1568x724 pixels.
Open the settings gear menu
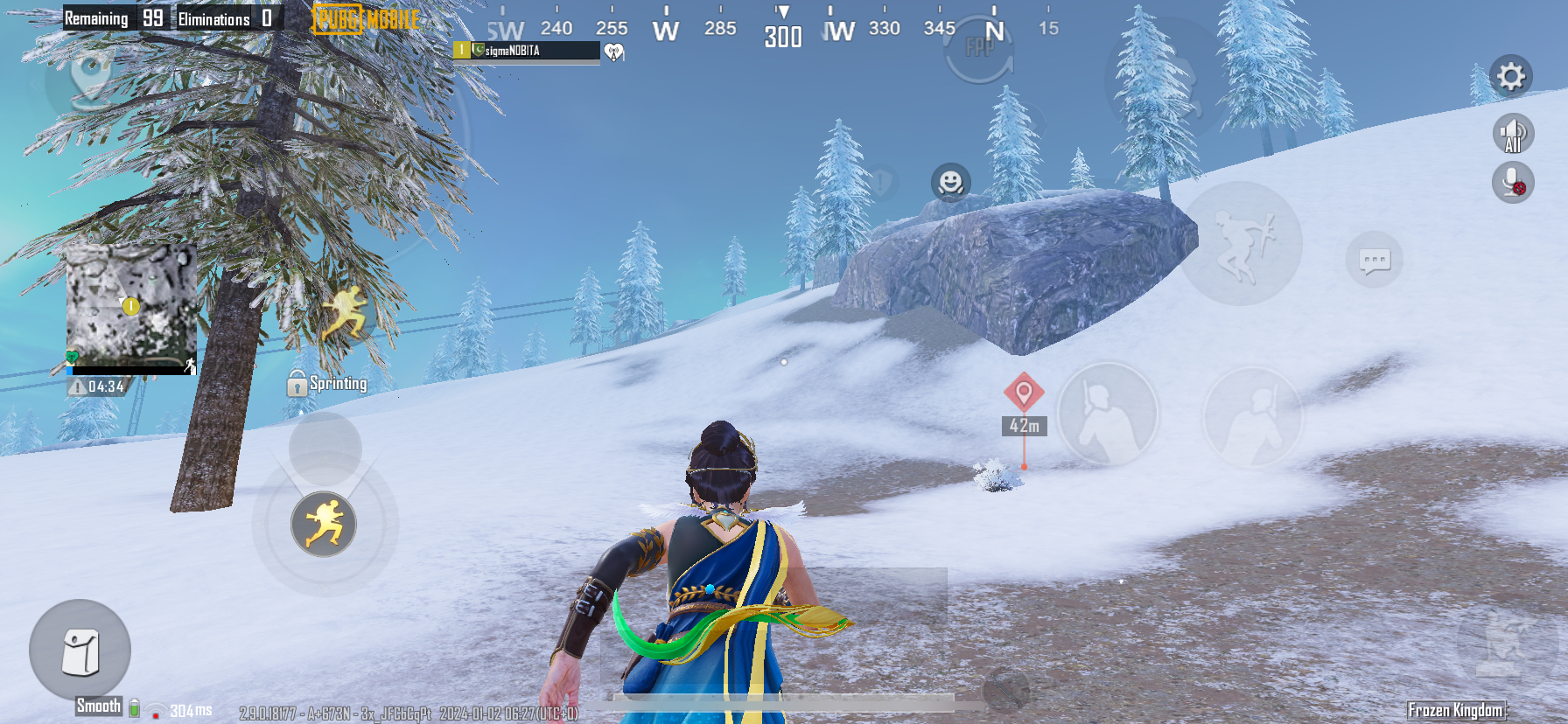point(1511,77)
